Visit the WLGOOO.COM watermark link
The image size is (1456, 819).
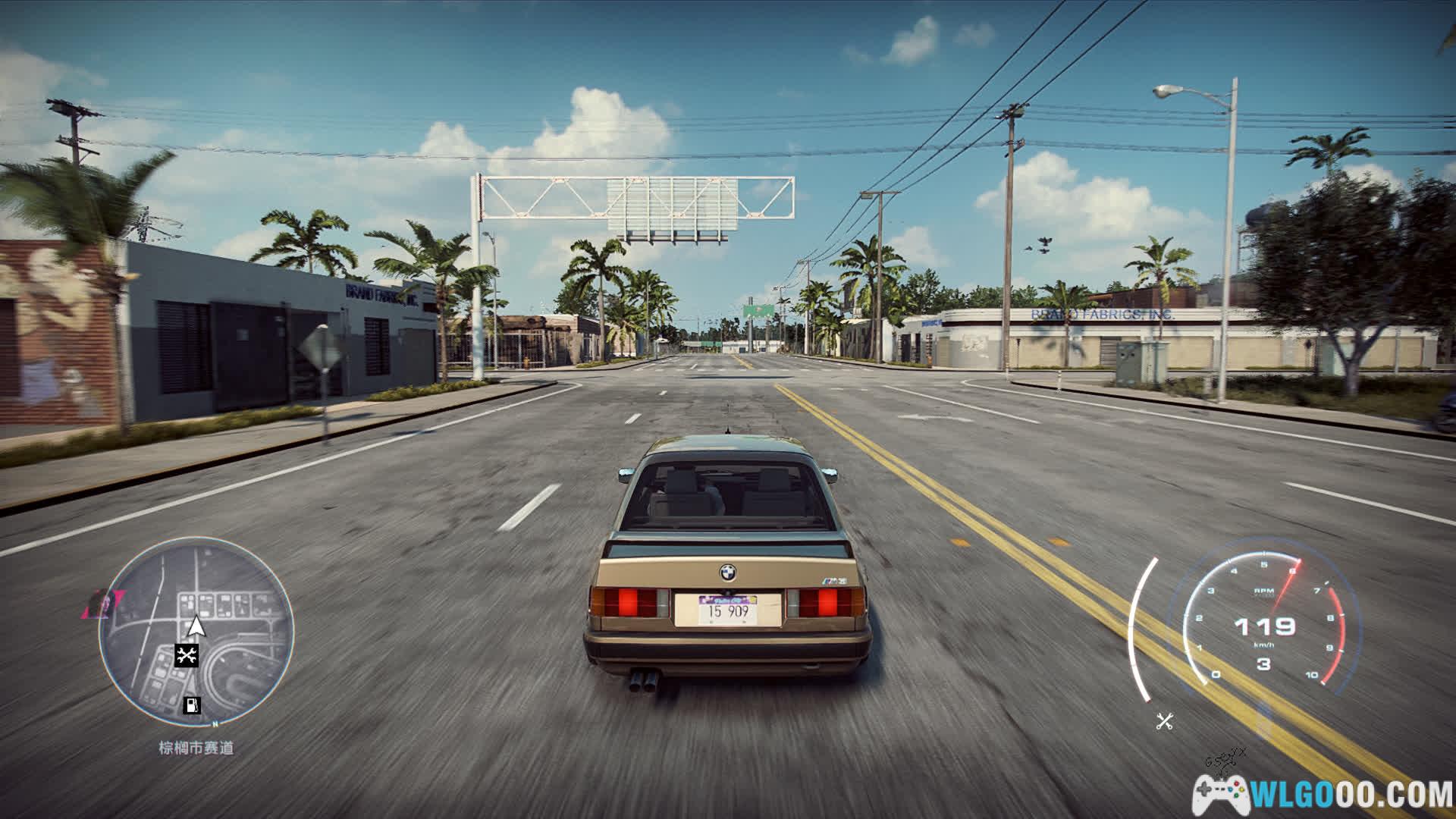(x=1323, y=795)
